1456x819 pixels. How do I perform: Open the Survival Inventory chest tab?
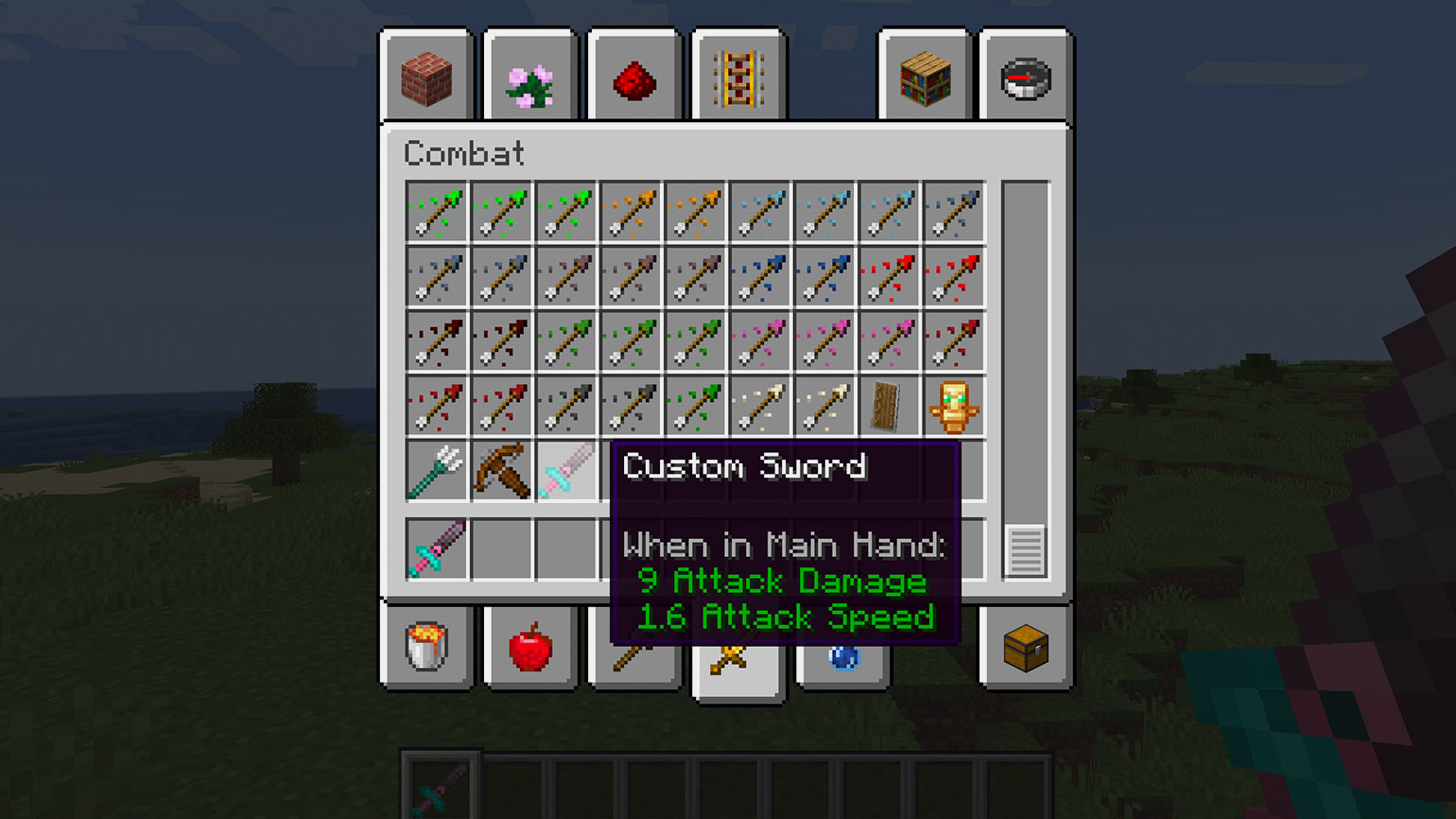pos(1026,648)
